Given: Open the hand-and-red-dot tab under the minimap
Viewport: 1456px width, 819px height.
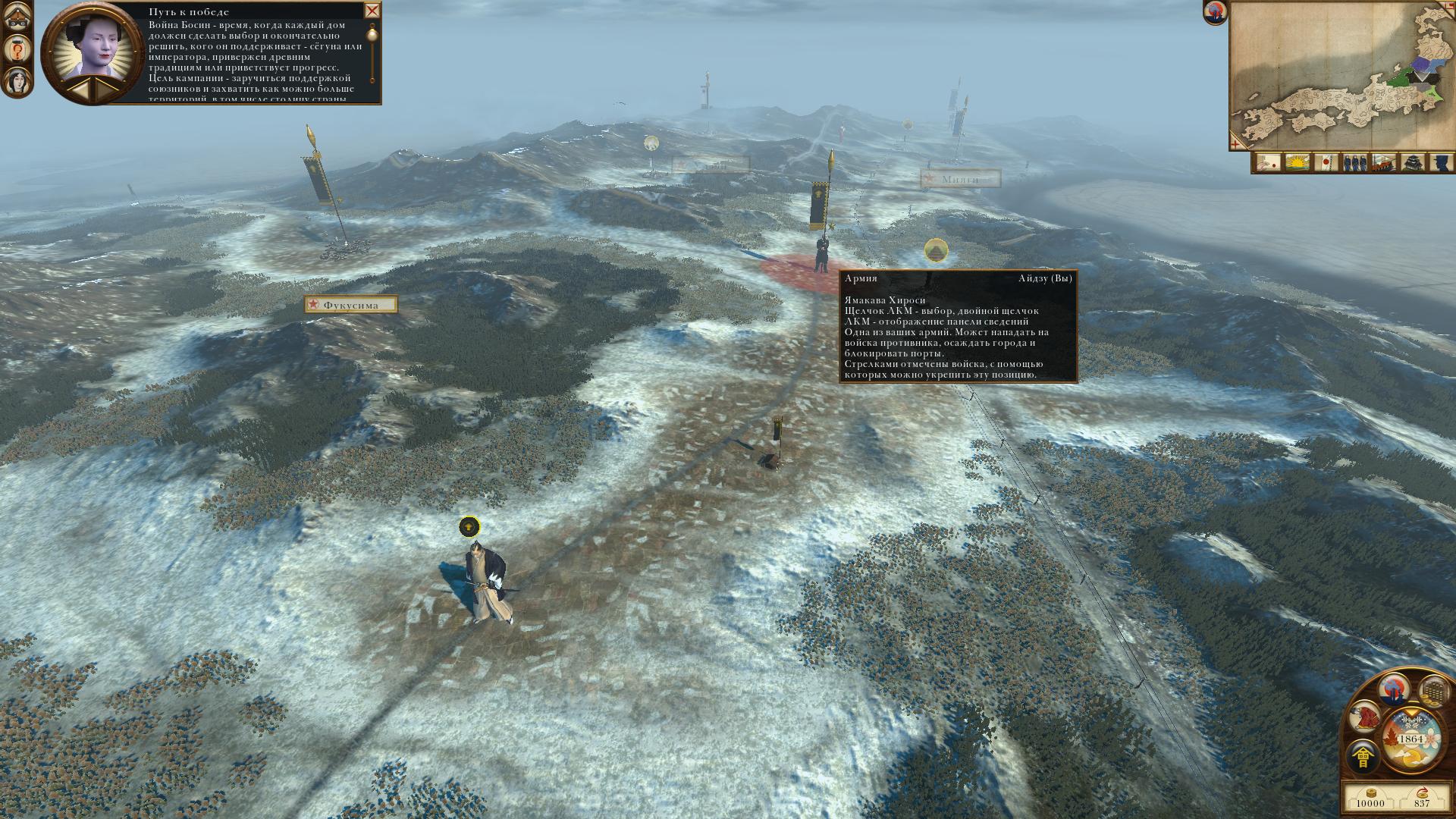Looking at the screenshot, I should pos(1267,162).
